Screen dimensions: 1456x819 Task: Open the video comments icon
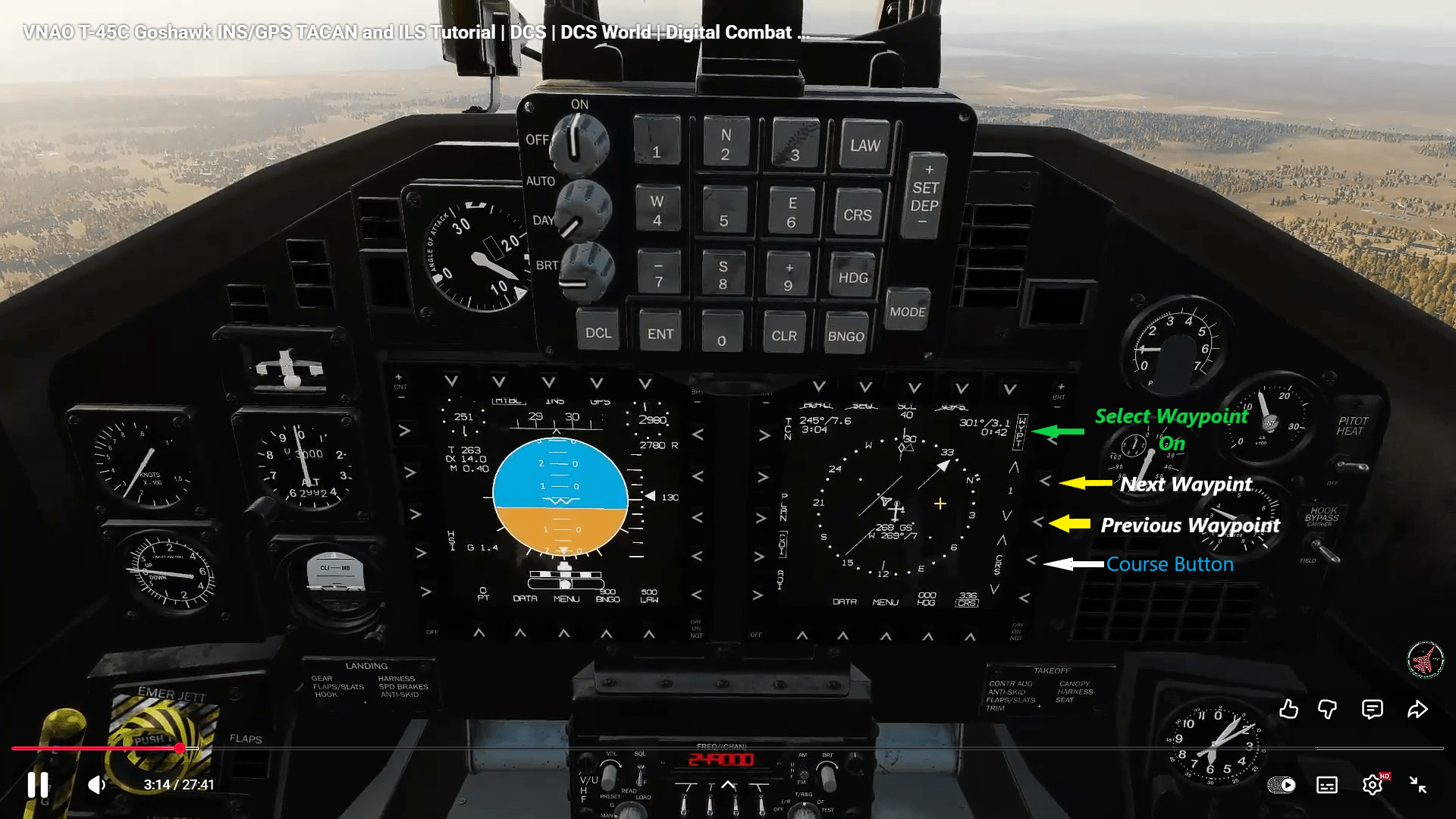click(1373, 710)
